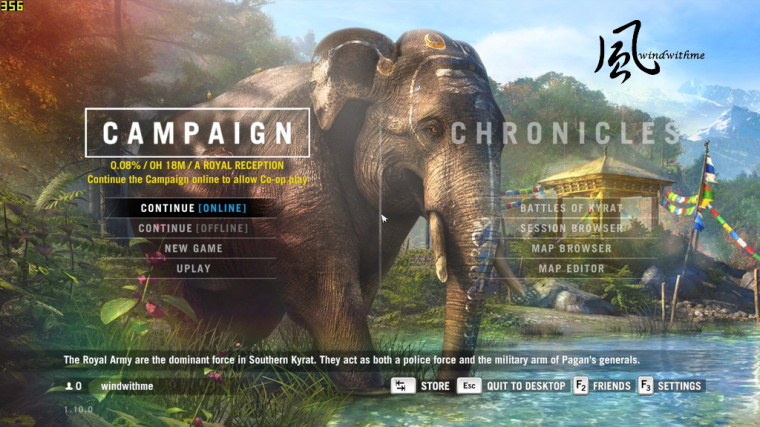Open Settings from the bottom bar
760x427 pixels.
(671, 386)
